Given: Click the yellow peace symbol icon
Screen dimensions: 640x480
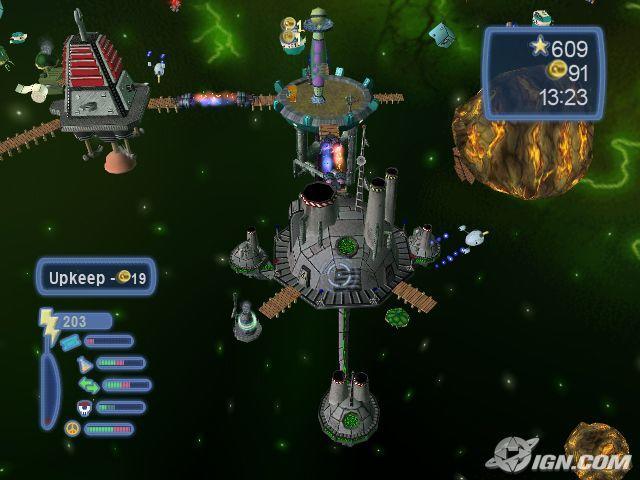Looking at the screenshot, I should (x=72, y=428).
